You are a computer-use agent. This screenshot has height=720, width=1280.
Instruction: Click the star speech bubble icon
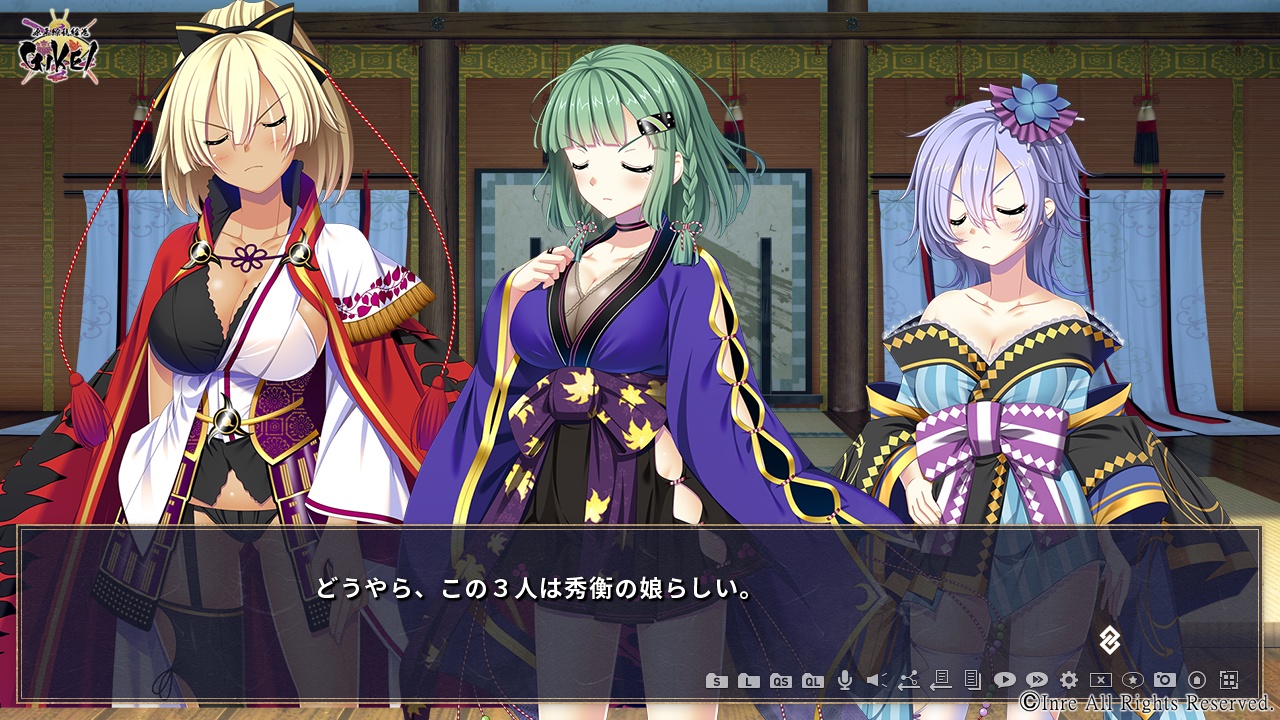click(1132, 680)
